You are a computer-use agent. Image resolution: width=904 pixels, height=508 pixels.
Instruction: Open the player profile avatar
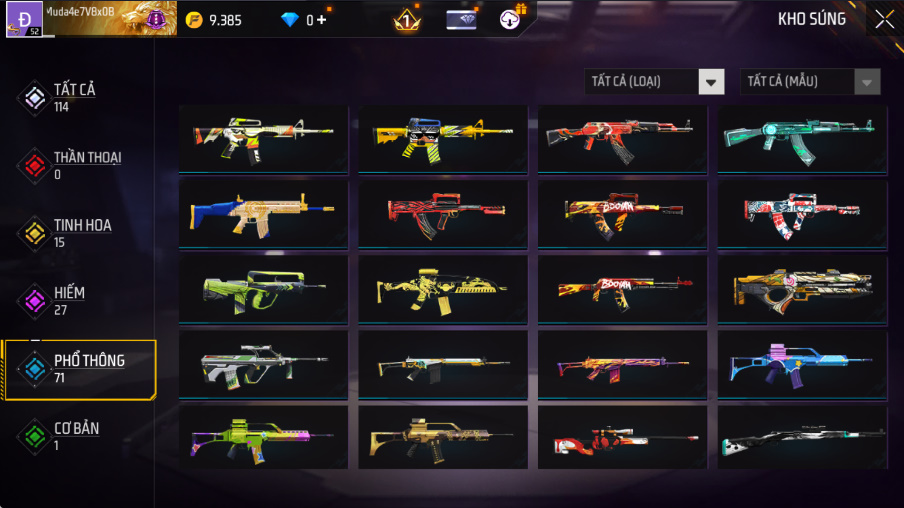point(24,18)
